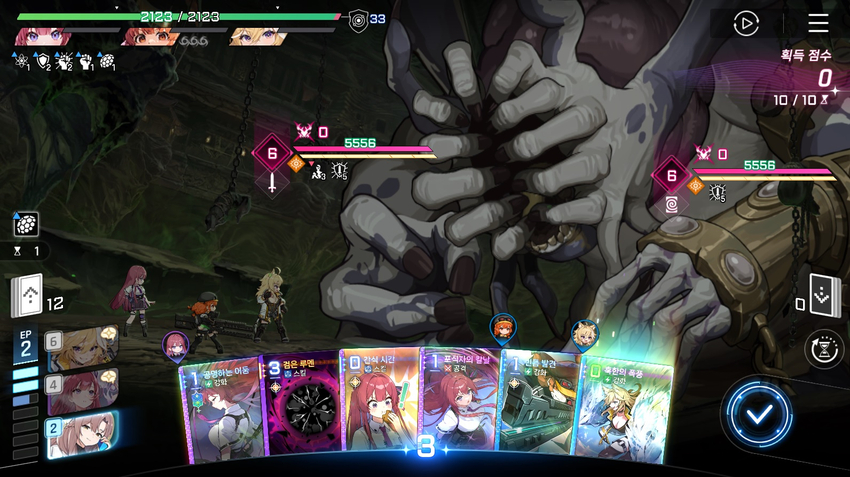Inspect the hexagon cluster buff icon
The height and width of the screenshot is (477, 850).
tap(26, 225)
